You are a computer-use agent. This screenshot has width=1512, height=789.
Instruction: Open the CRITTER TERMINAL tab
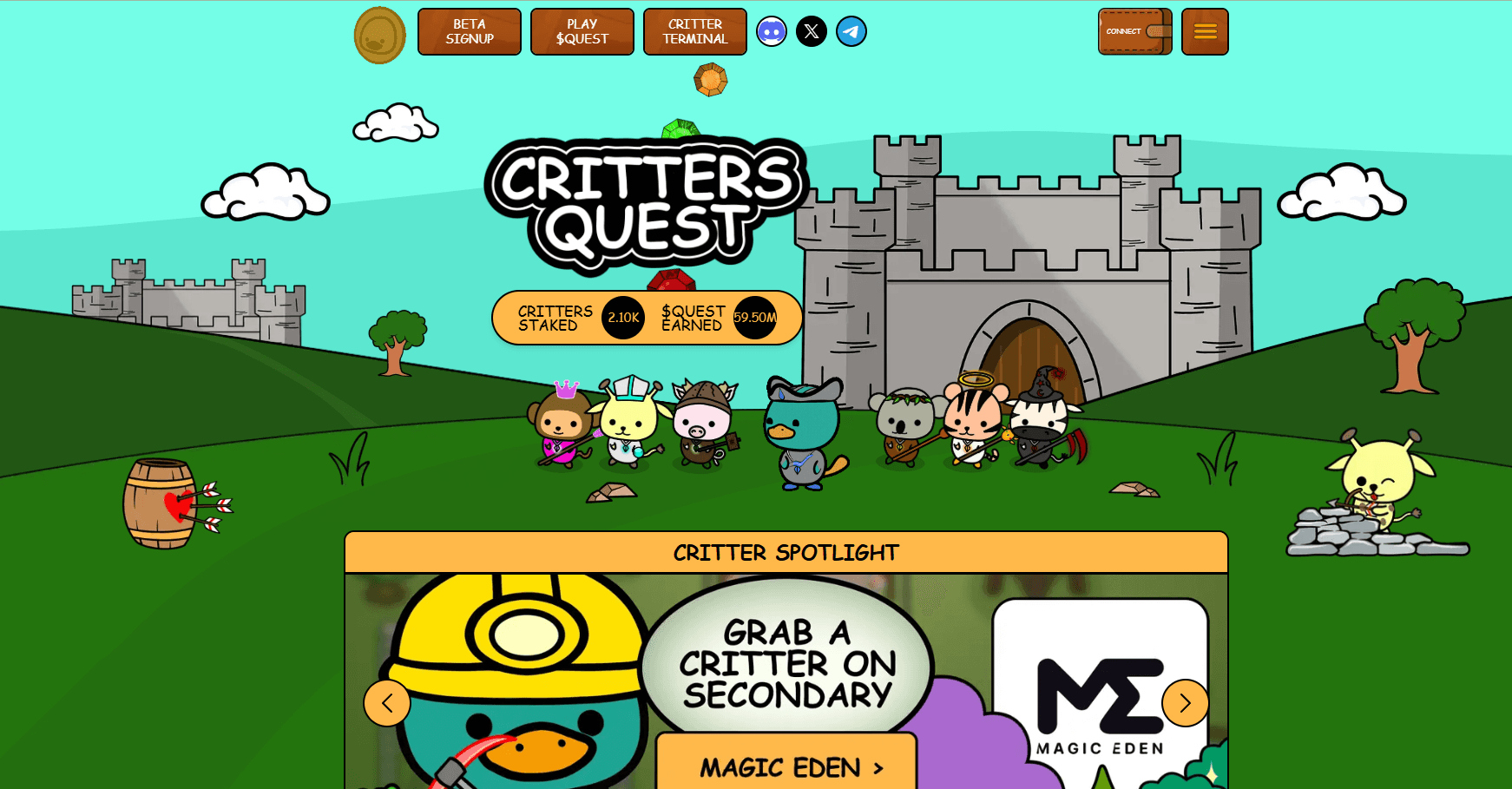pos(694,31)
